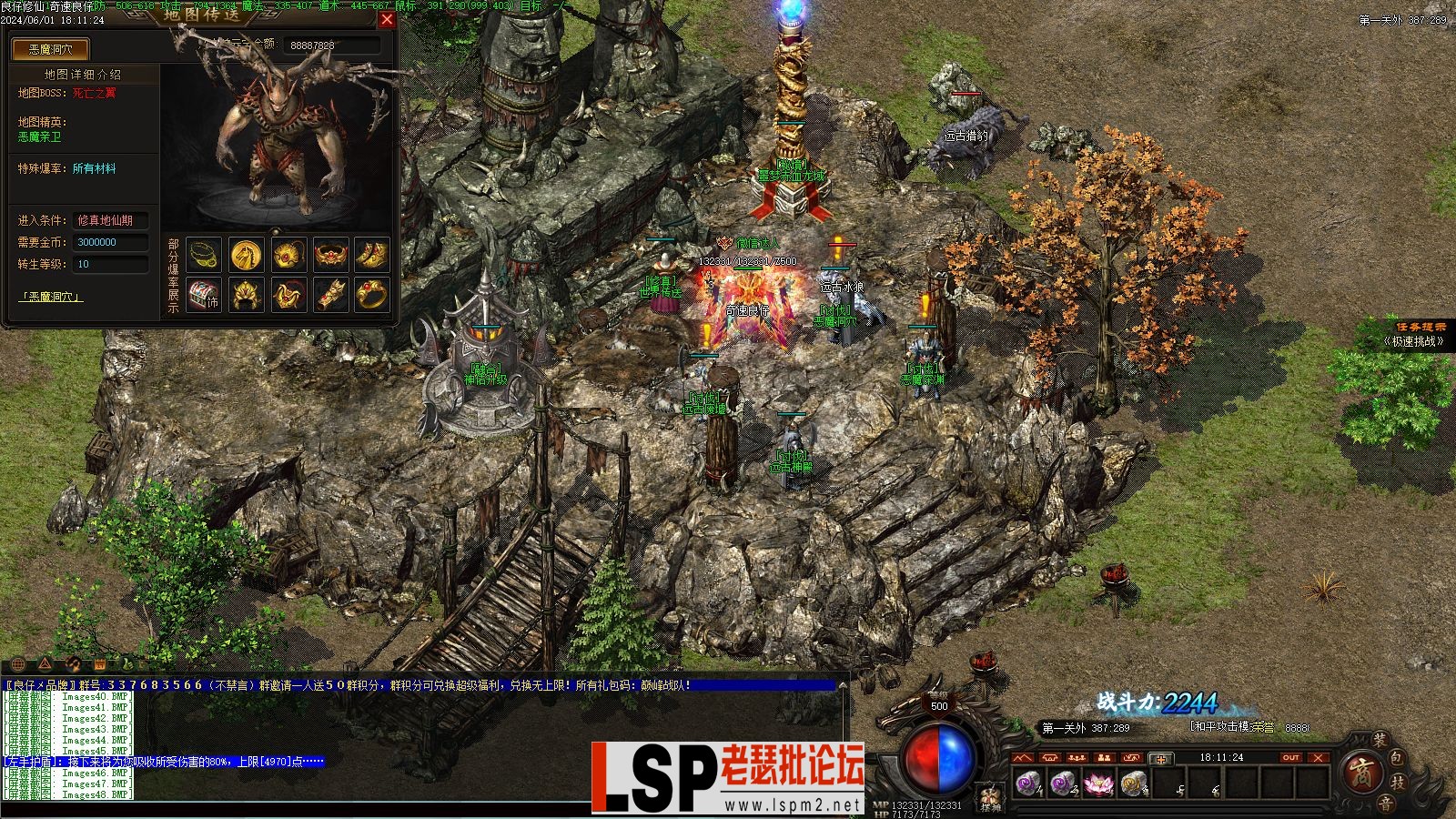Screen dimensions: 1456x819
Task: Inspect the golden horse coin drop icon
Action: [x=246, y=255]
